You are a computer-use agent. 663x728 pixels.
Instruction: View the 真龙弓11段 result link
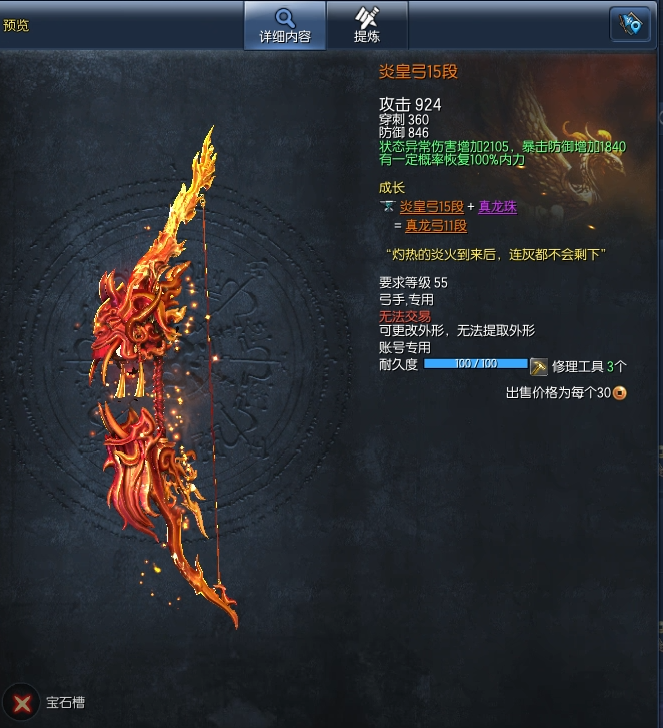point(435,226)
